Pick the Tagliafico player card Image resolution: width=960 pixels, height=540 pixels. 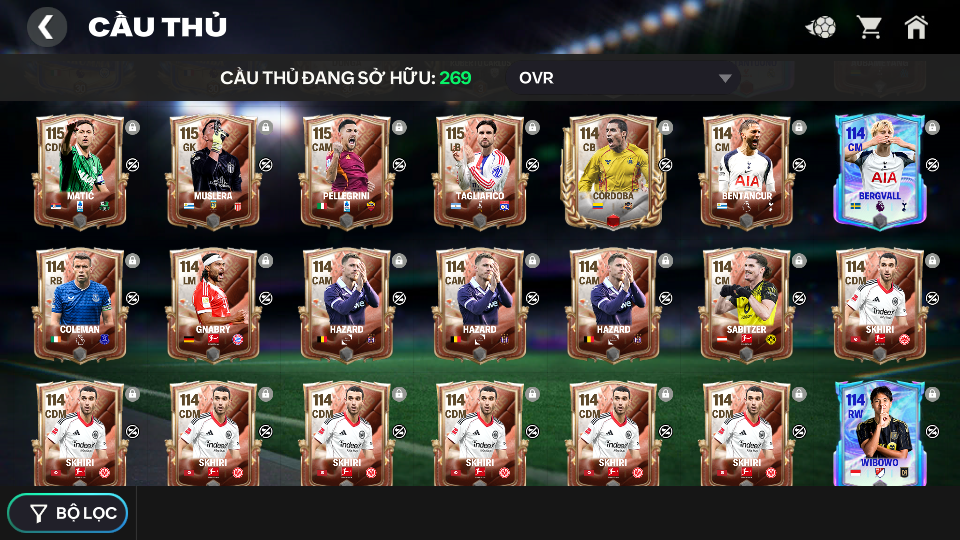479,172
